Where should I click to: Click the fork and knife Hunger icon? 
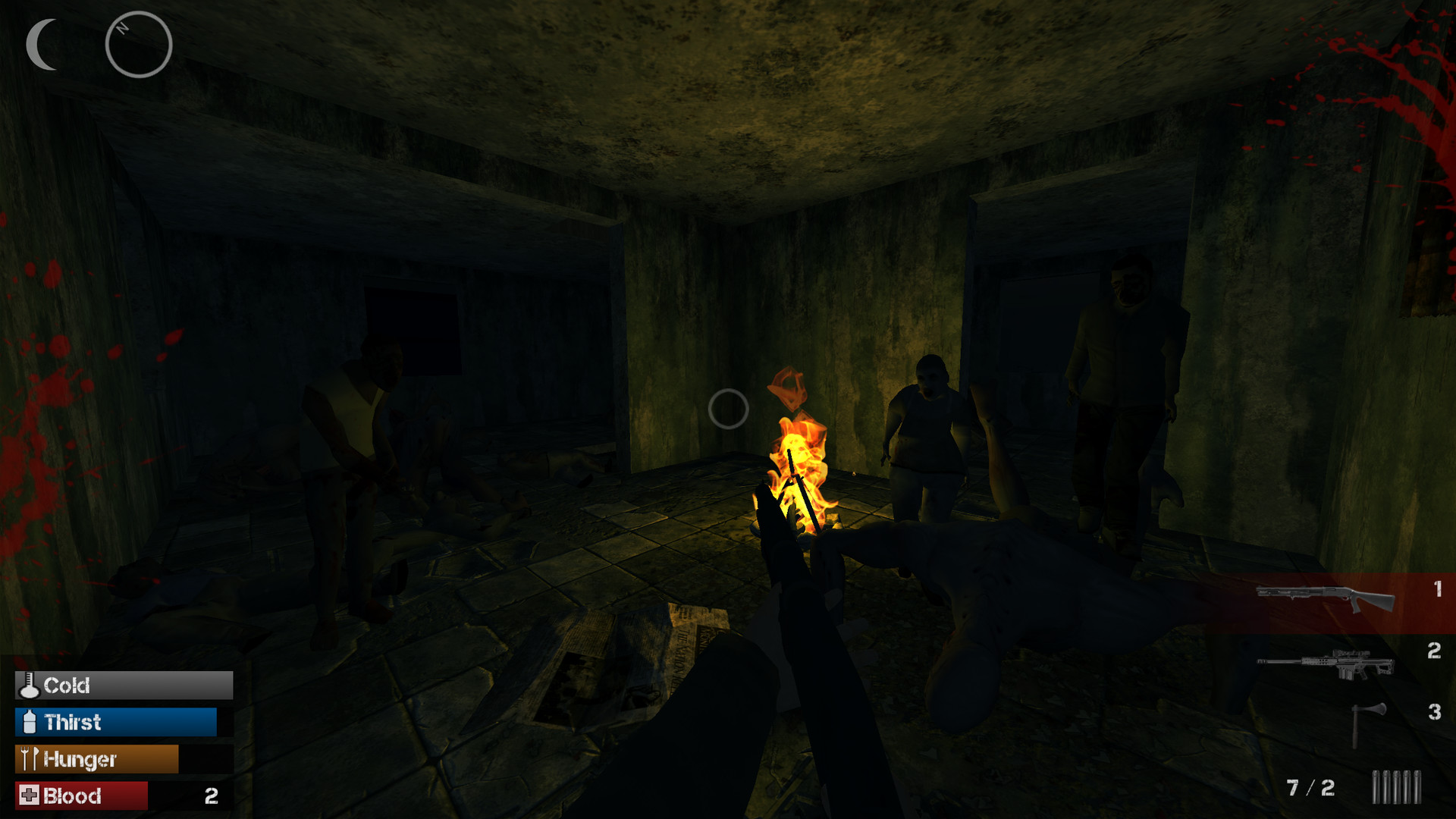[x=27, y=758]
